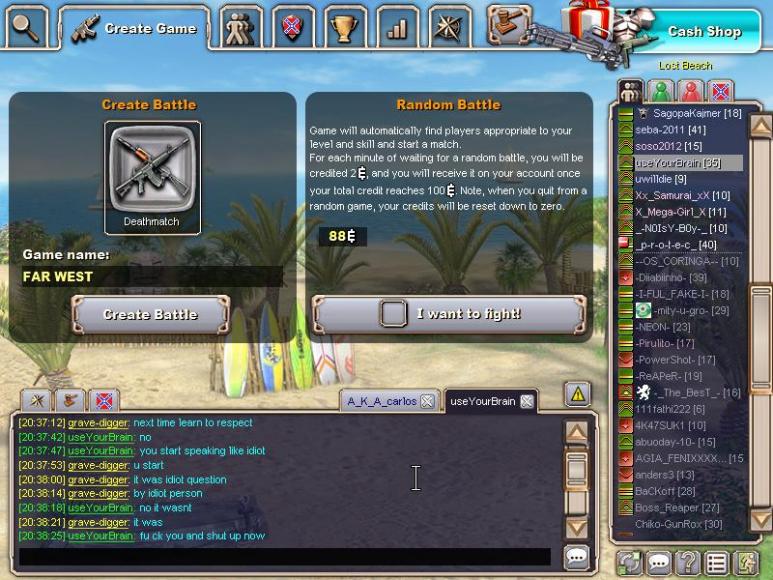Show the red player figure list tab
Viewport: 773px width, 580px height.
click(x=690, y=91)
